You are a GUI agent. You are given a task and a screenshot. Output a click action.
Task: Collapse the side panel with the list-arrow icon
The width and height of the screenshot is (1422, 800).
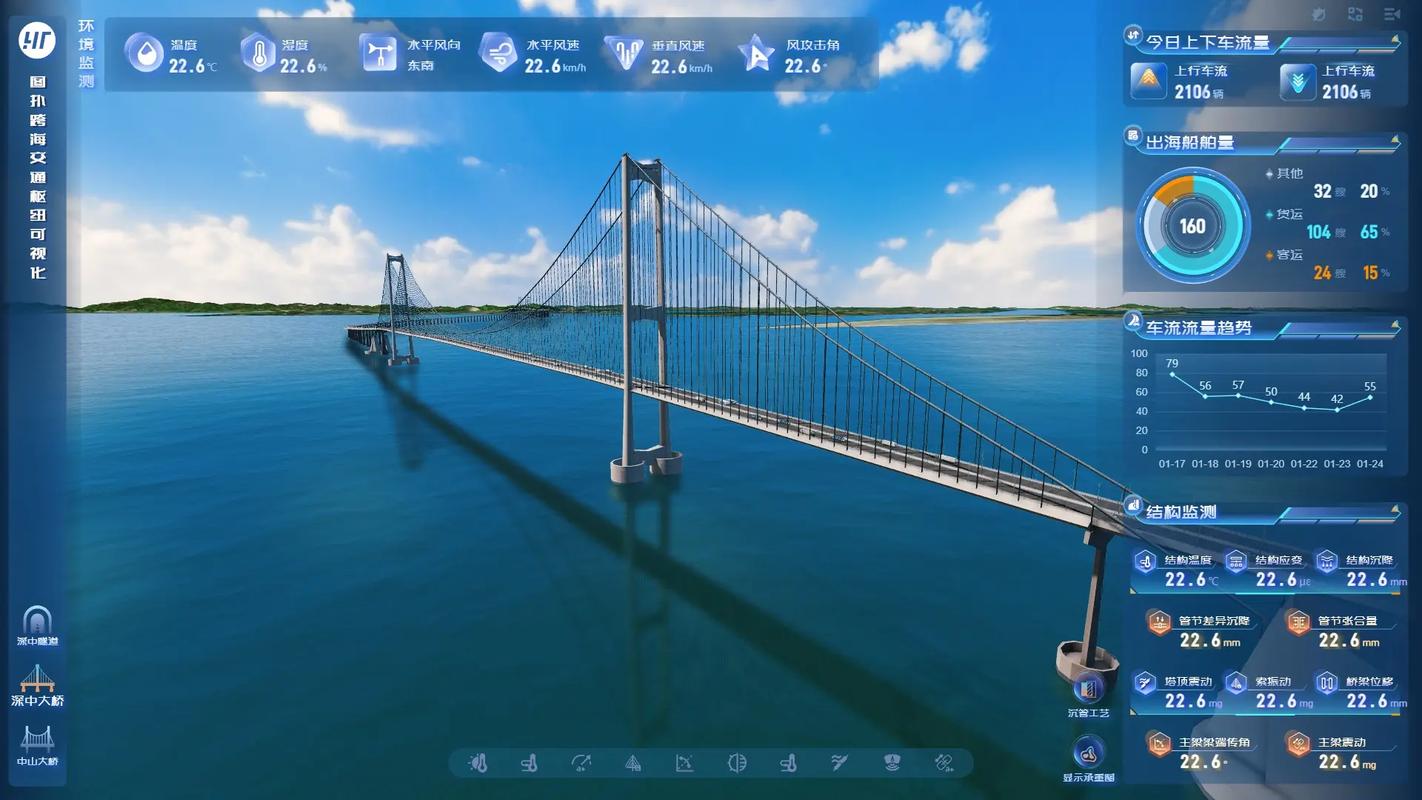[x=1392, y=14]
